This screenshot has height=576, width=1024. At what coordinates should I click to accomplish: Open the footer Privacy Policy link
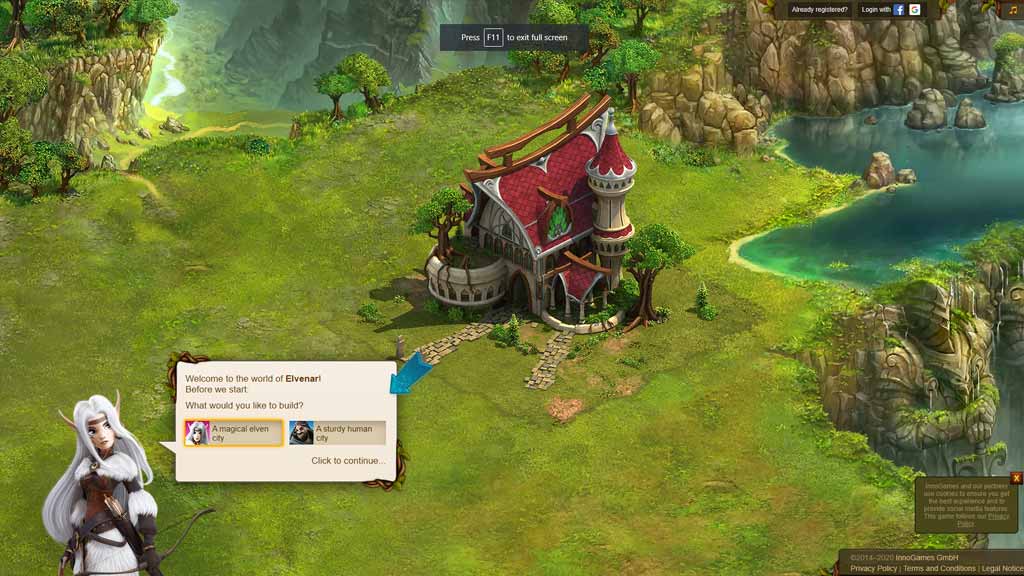coord(873,568)
